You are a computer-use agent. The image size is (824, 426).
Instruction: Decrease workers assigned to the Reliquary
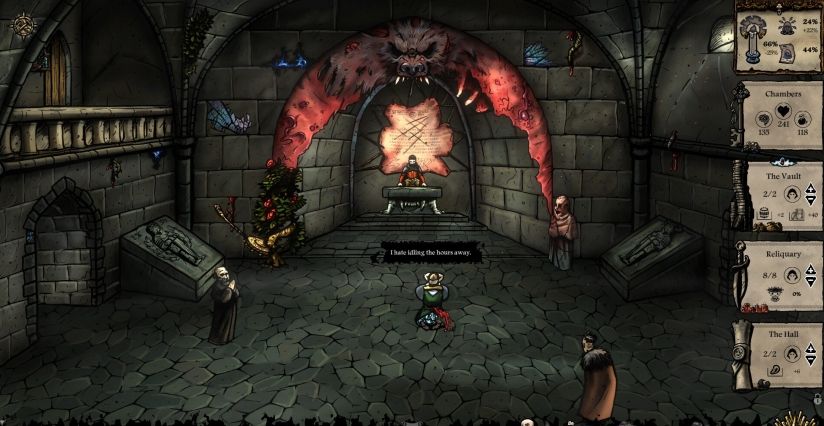[x=812, y=278]
